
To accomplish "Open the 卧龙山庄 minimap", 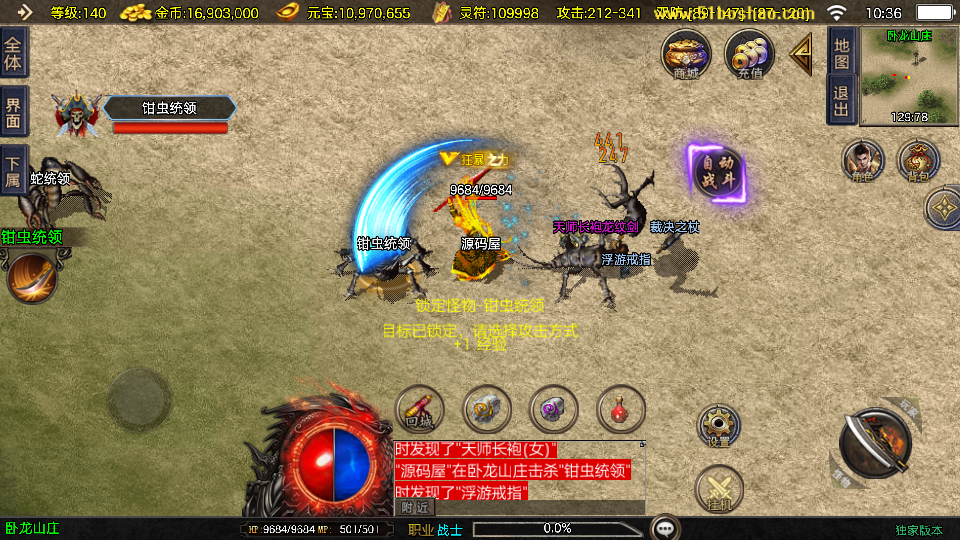I will pos(908,77).
